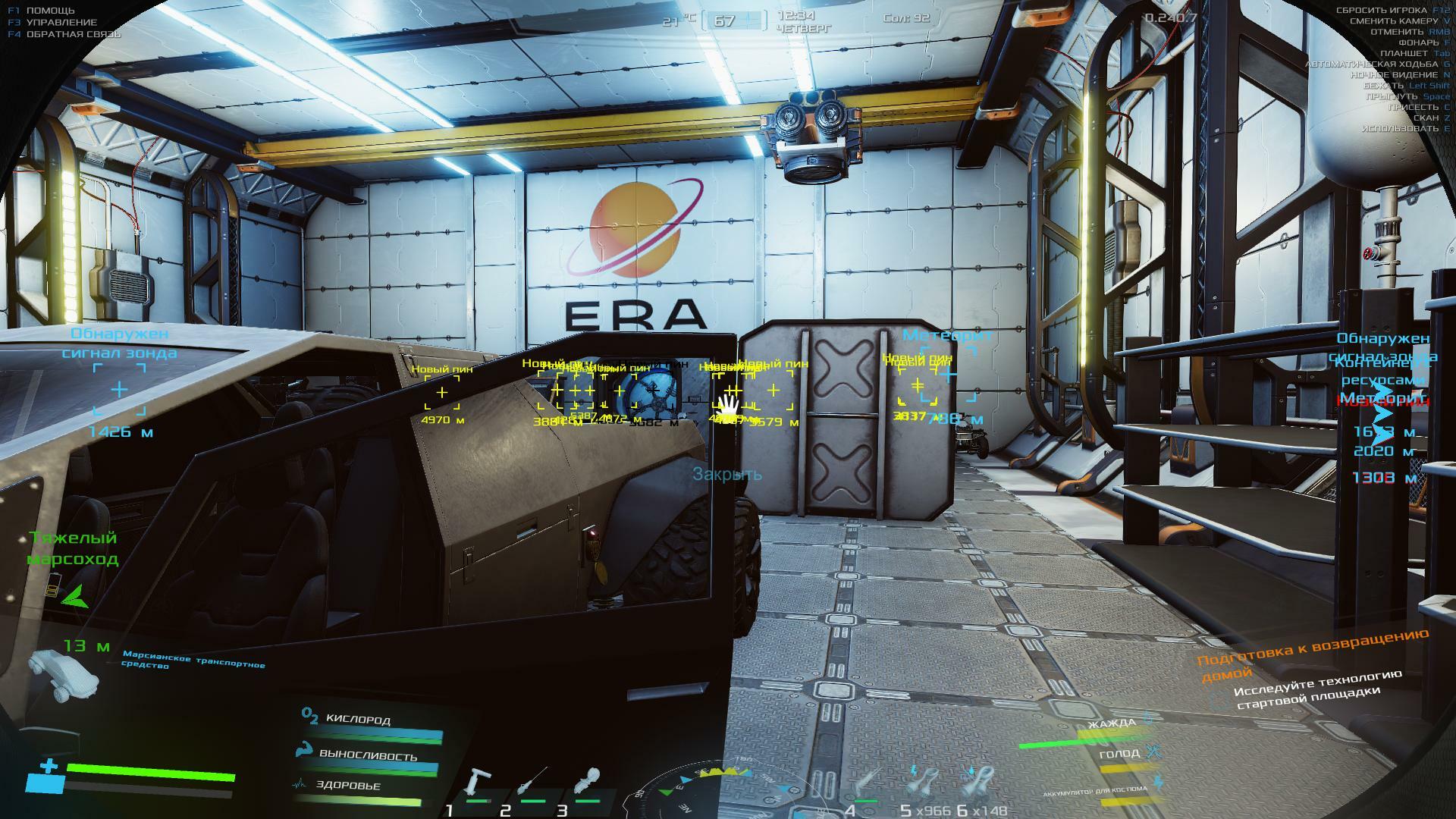
Task: Click the green 'Тяжелый марсоход' direction arrow
Action: 75,598
